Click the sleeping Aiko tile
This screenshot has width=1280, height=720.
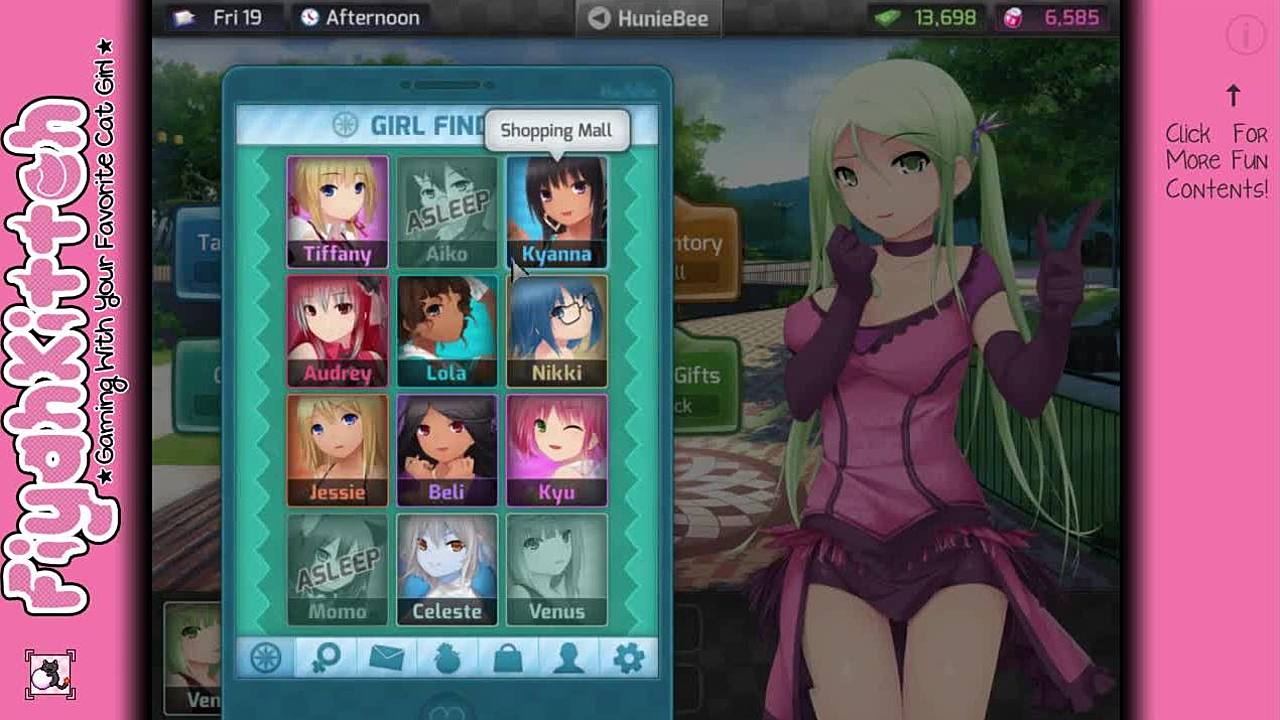tap(446, 212)
